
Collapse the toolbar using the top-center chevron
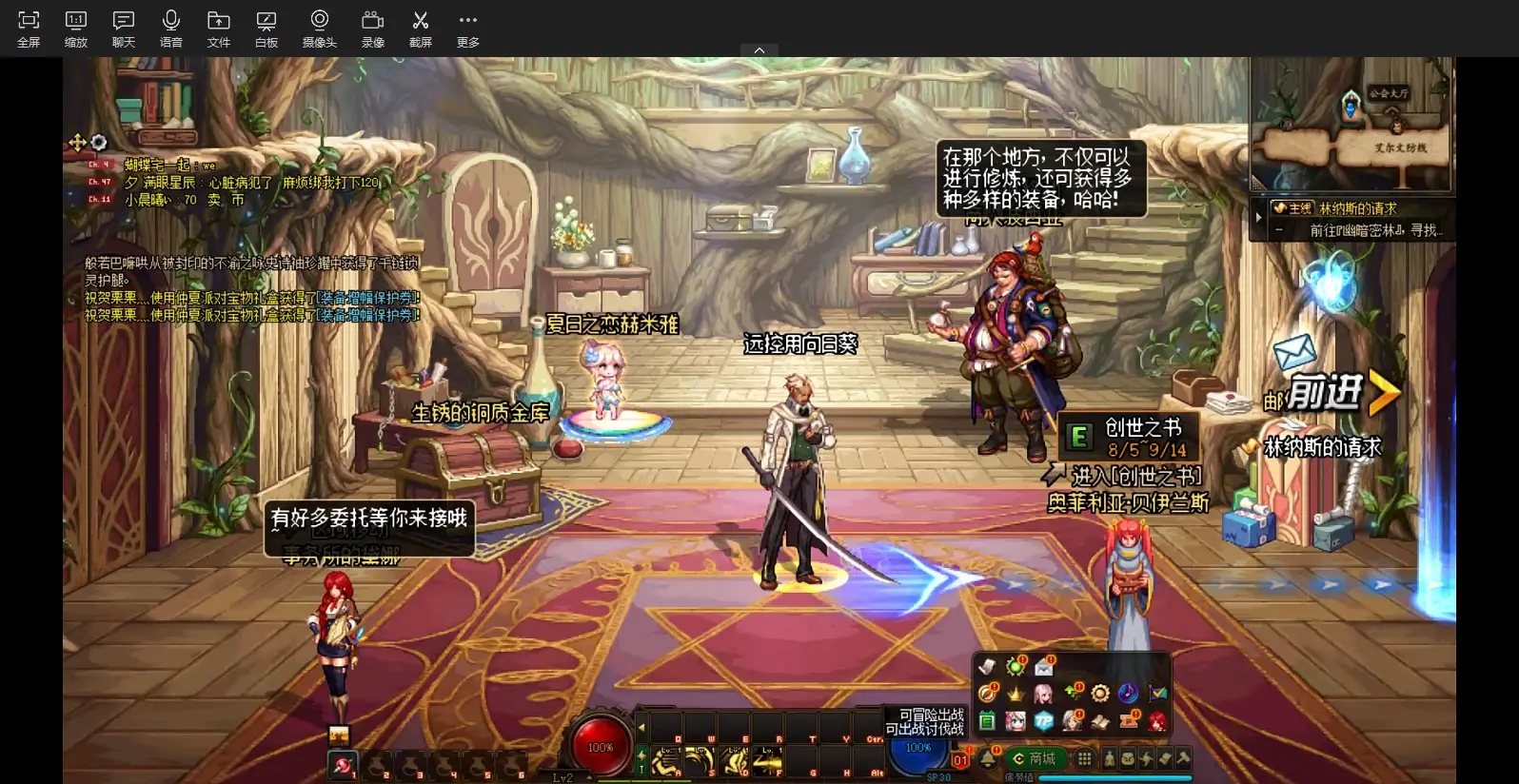(x=759, y=49)
